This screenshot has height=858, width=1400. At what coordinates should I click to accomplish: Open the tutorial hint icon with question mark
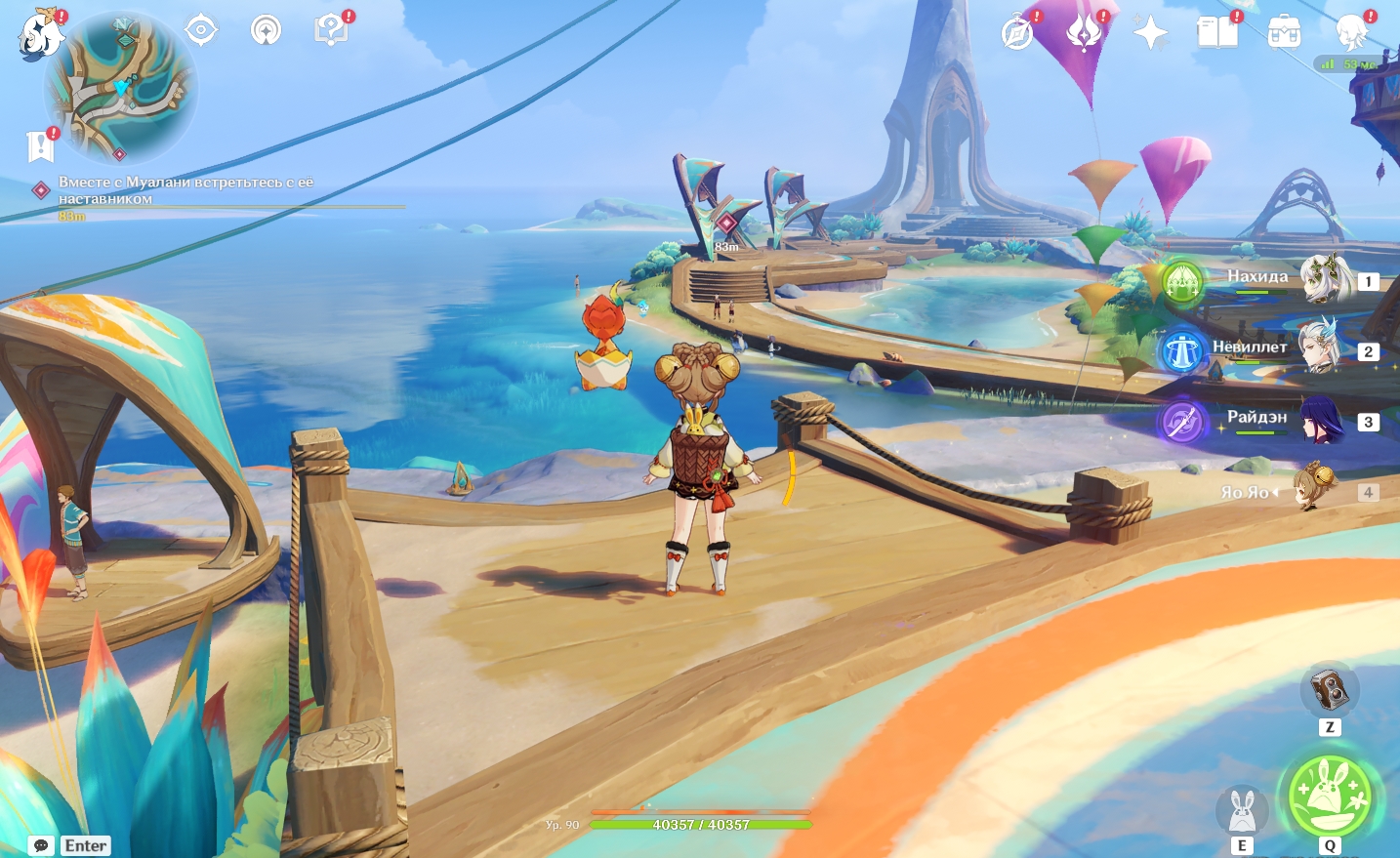point(331,30)
